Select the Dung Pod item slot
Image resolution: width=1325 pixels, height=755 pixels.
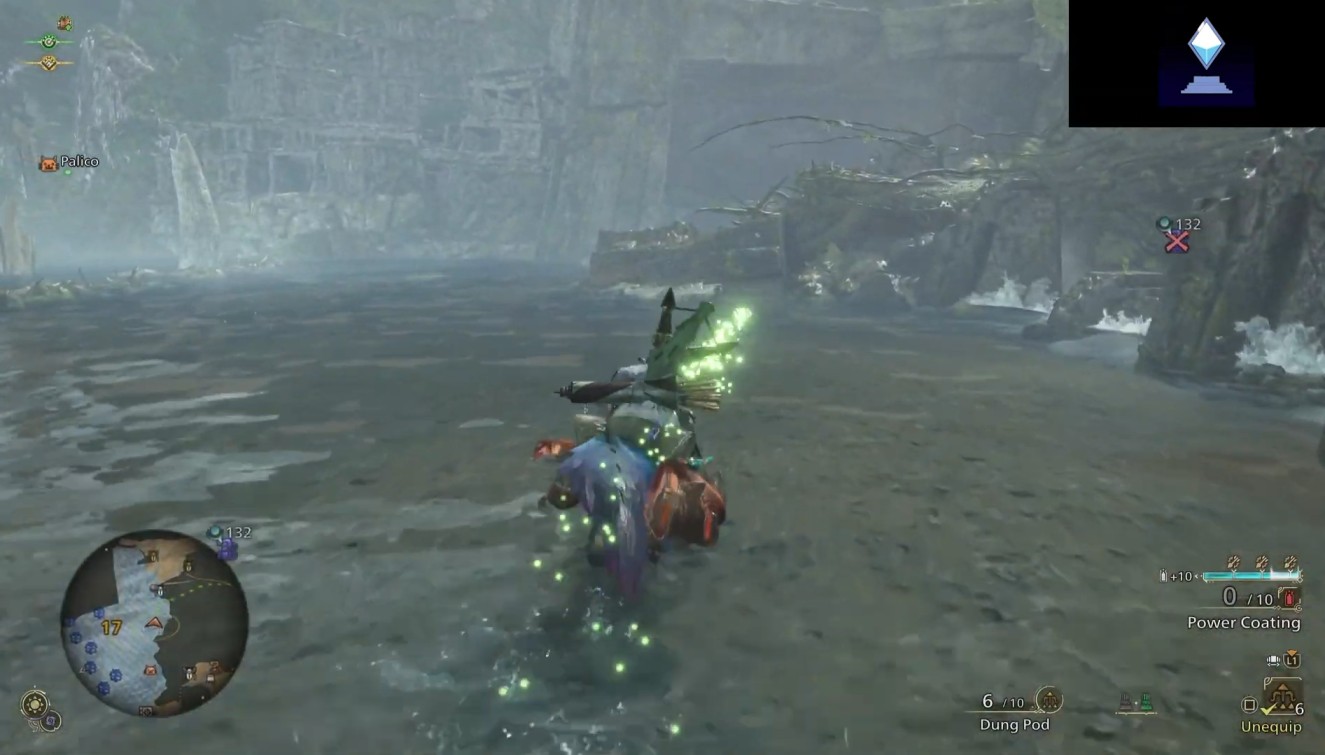(x=1048, y=699)
